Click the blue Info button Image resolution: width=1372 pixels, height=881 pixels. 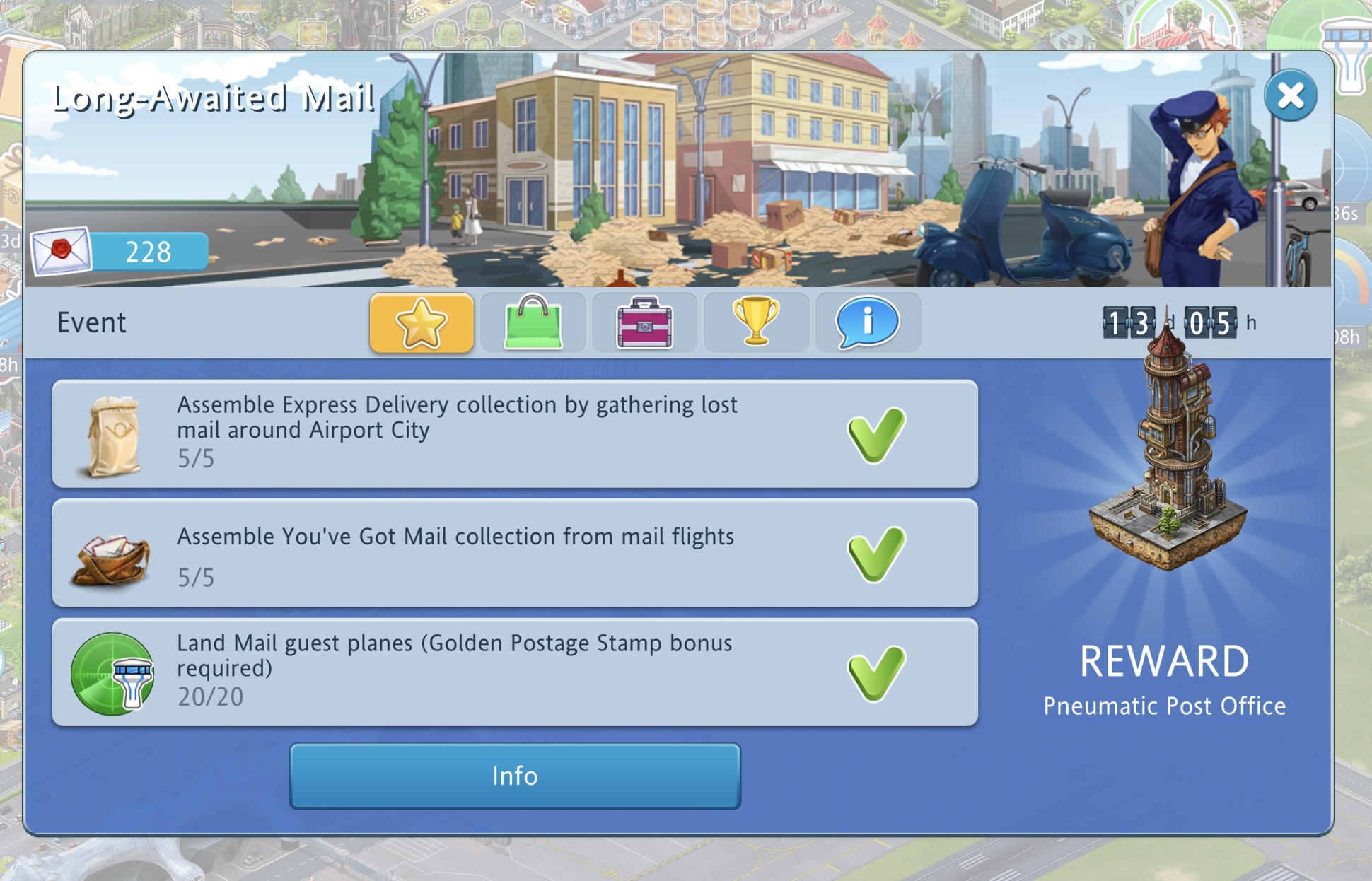tap(515, 776)
